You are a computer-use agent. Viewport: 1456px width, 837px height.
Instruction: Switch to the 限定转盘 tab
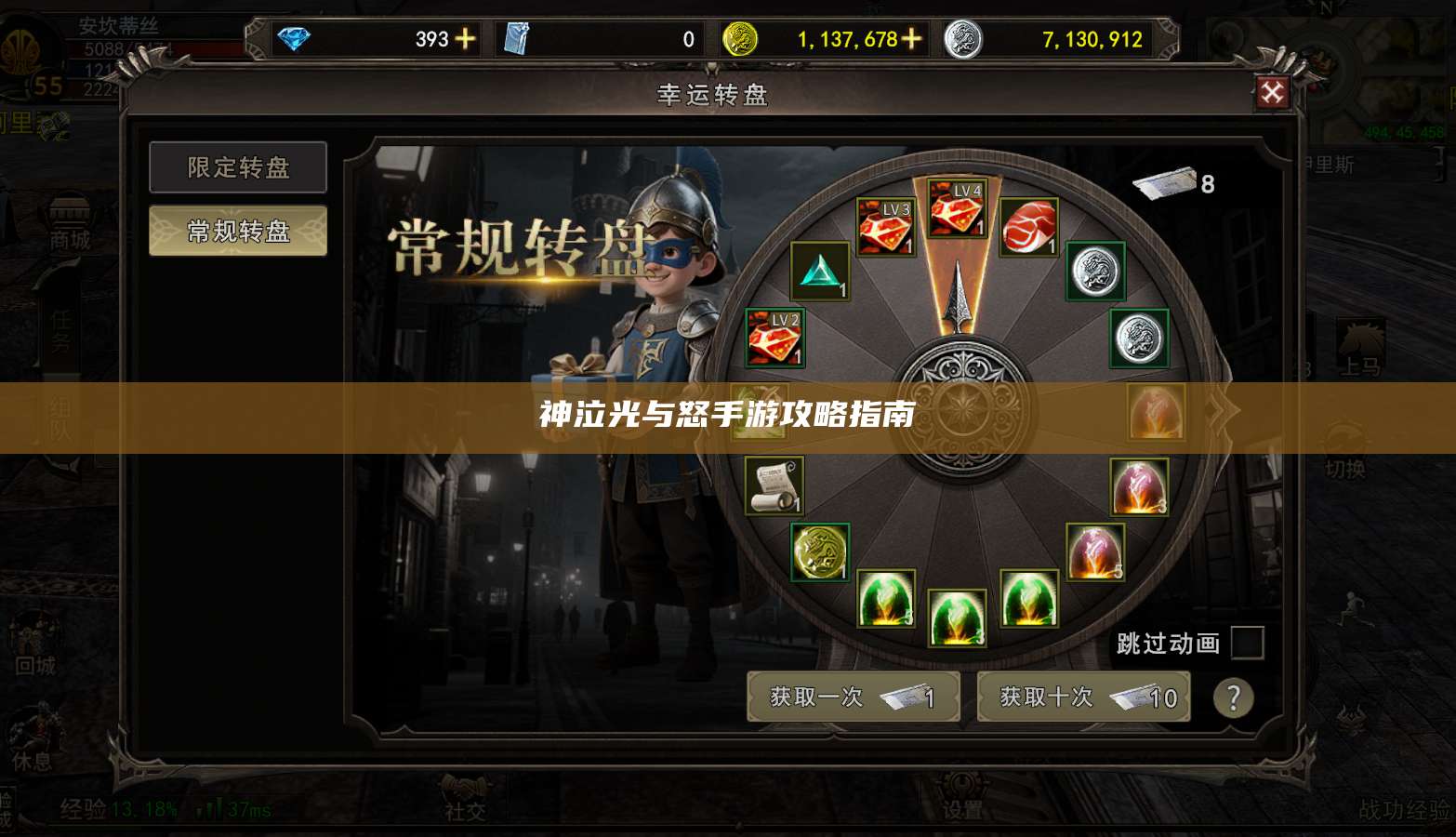coord(237,168)
